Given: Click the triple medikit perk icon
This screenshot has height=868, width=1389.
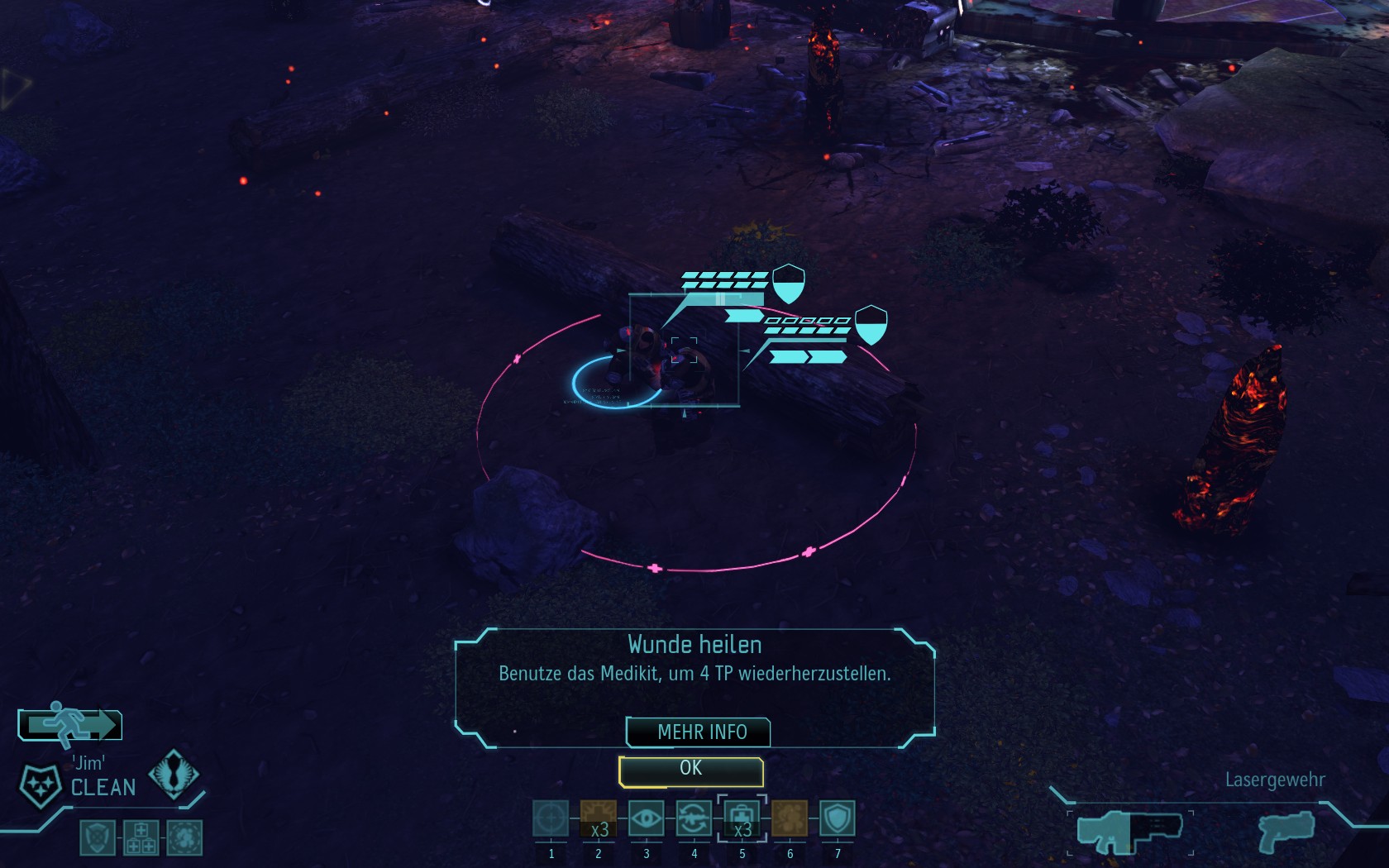Looking at the screenshot, I should (x=141, y=837).
